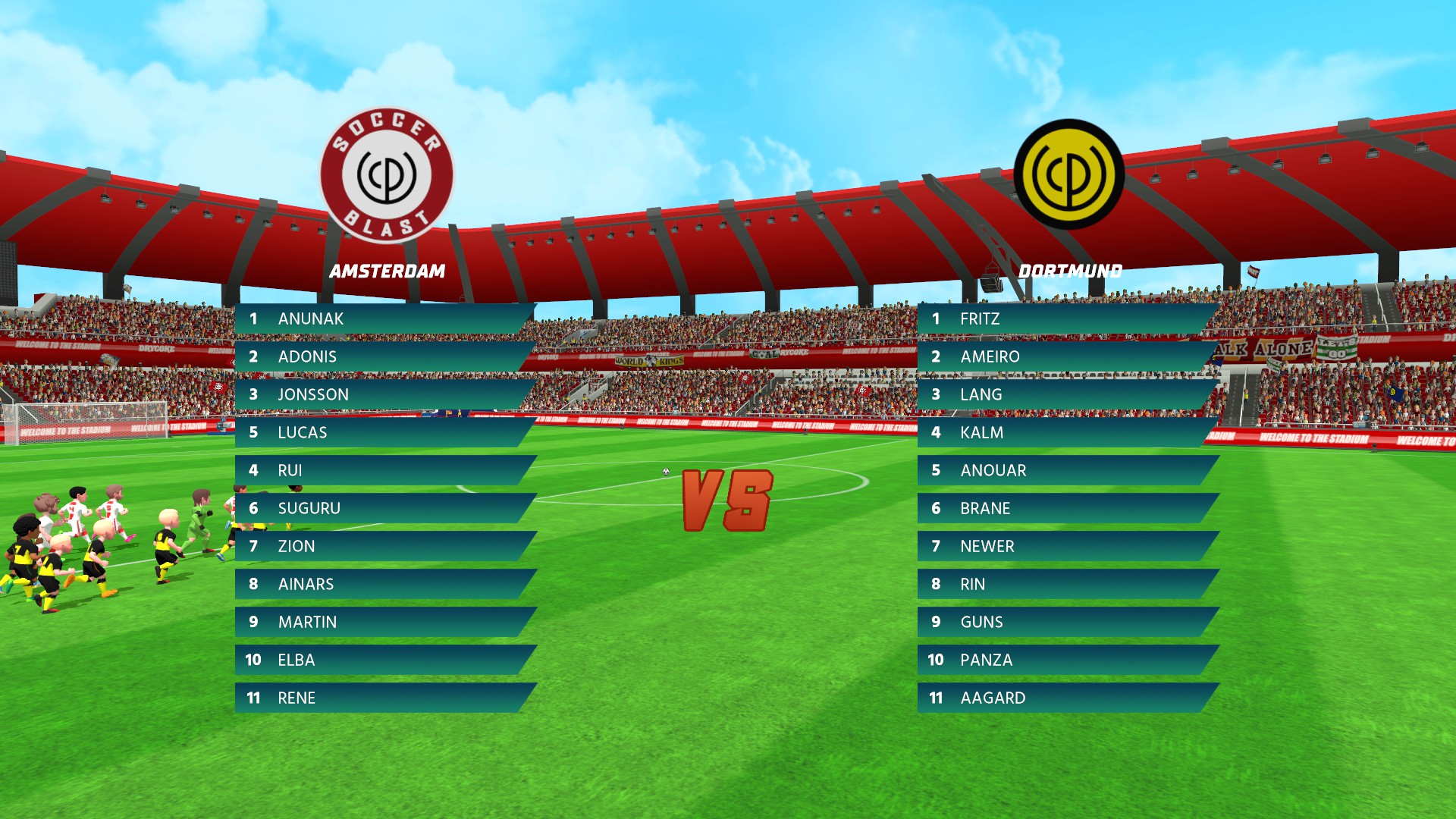The image size is (1456, 819).
Task: Select Rene at number 11
Action: click(383, 698)
